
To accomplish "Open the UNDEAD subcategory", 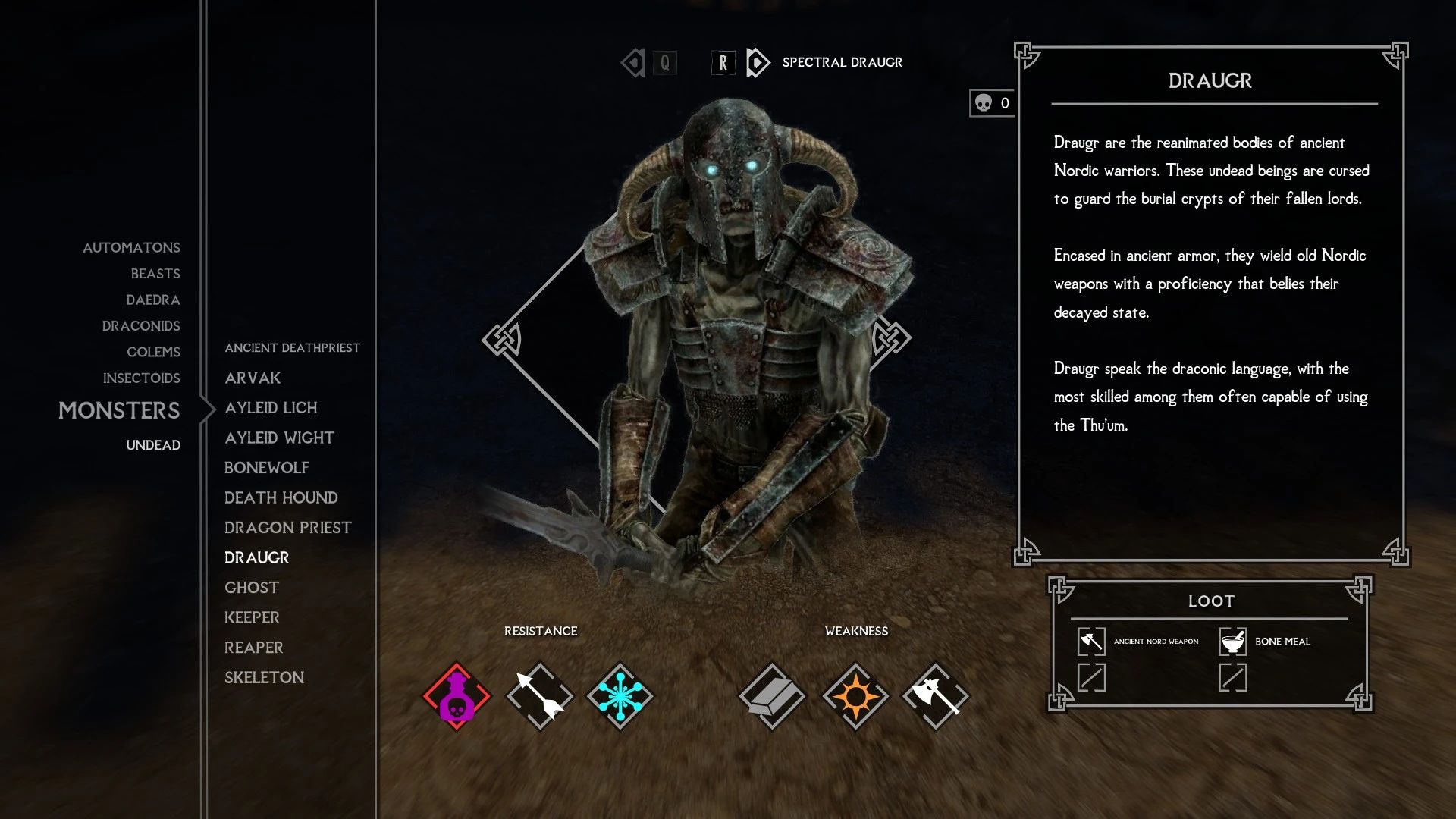I will [x=153, y=445].
